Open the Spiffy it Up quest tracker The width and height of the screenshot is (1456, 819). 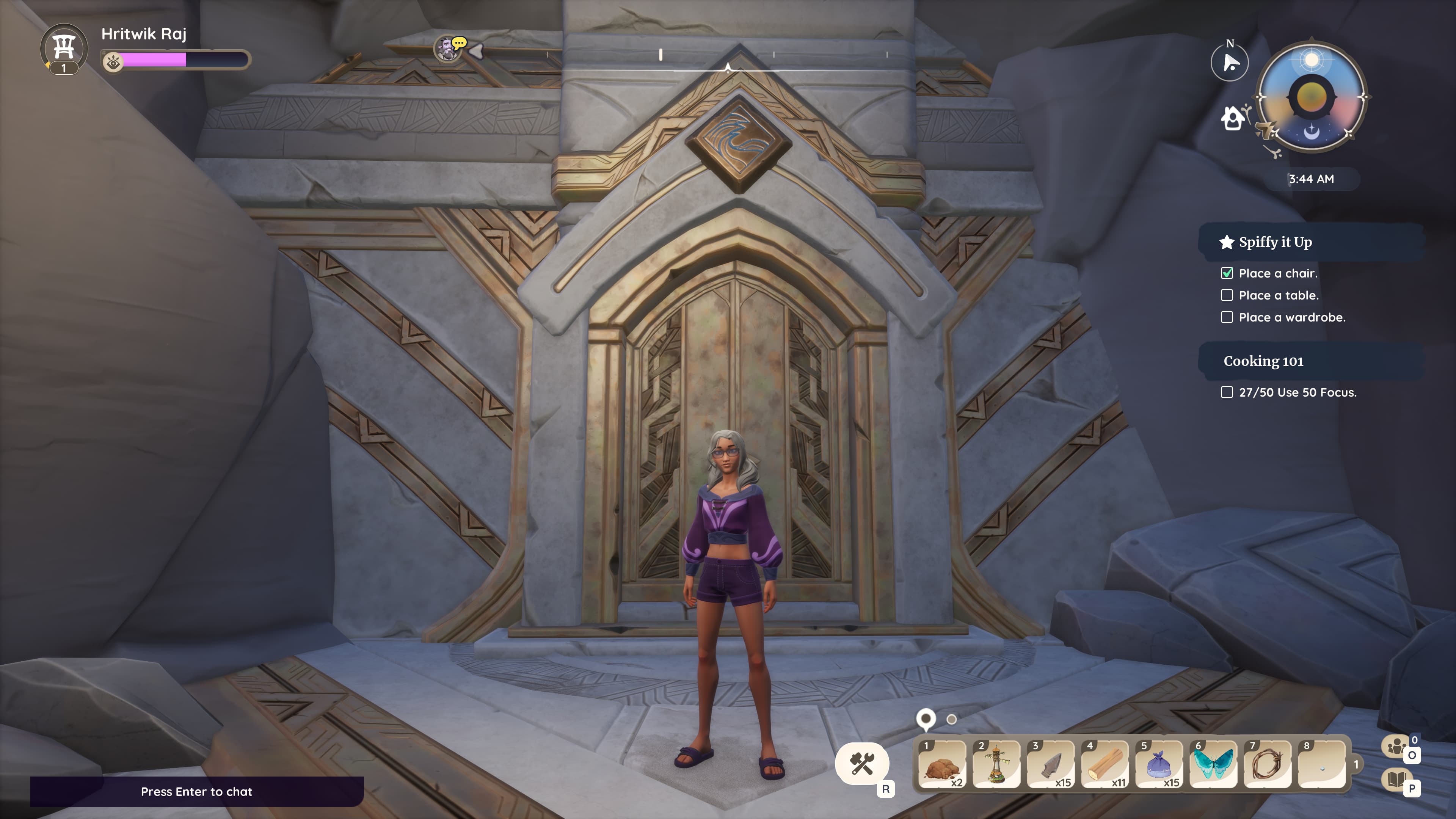pyautogui.click(x=1275, y=242)
